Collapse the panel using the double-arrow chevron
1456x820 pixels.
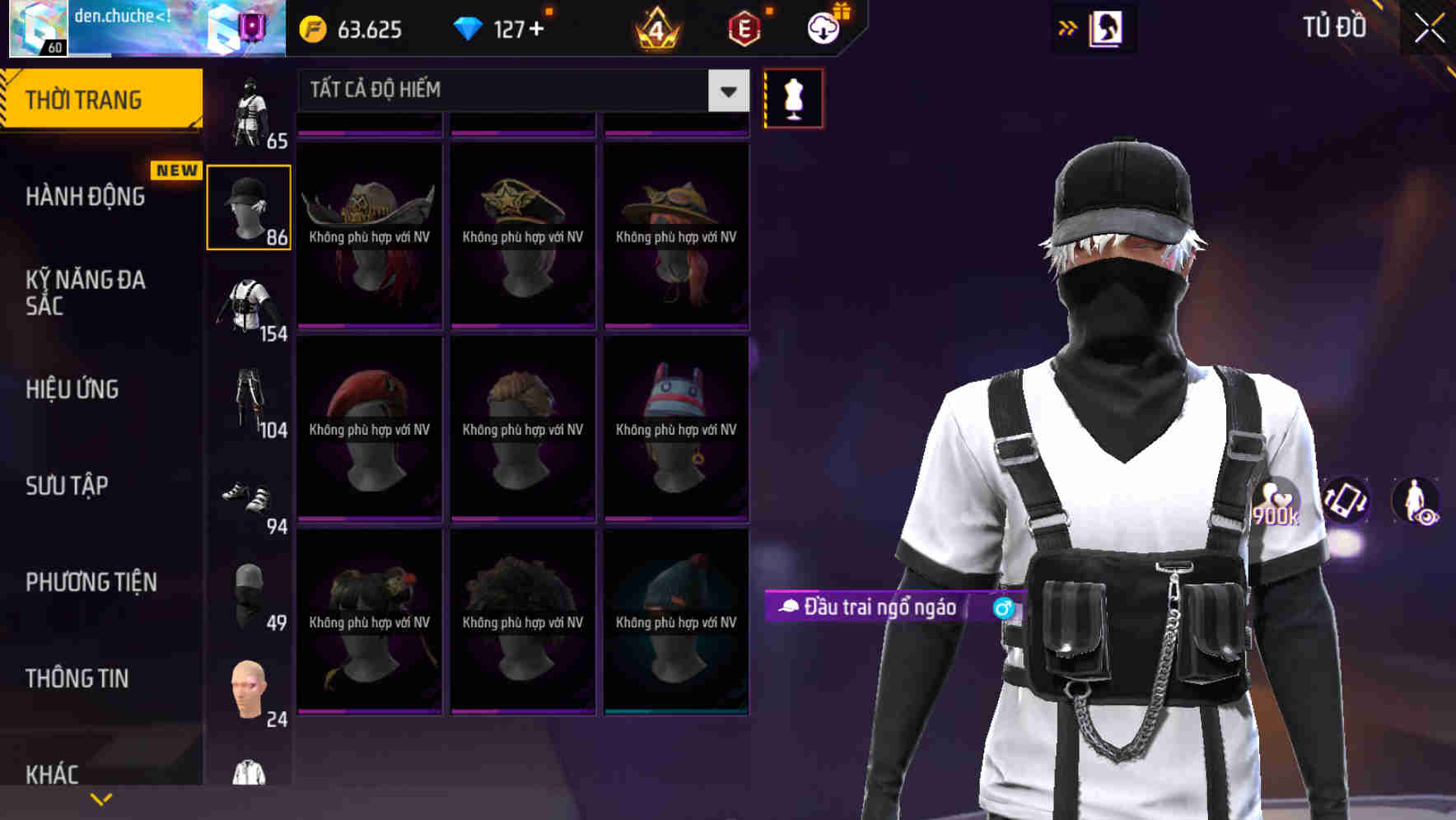click(1066, 27)
